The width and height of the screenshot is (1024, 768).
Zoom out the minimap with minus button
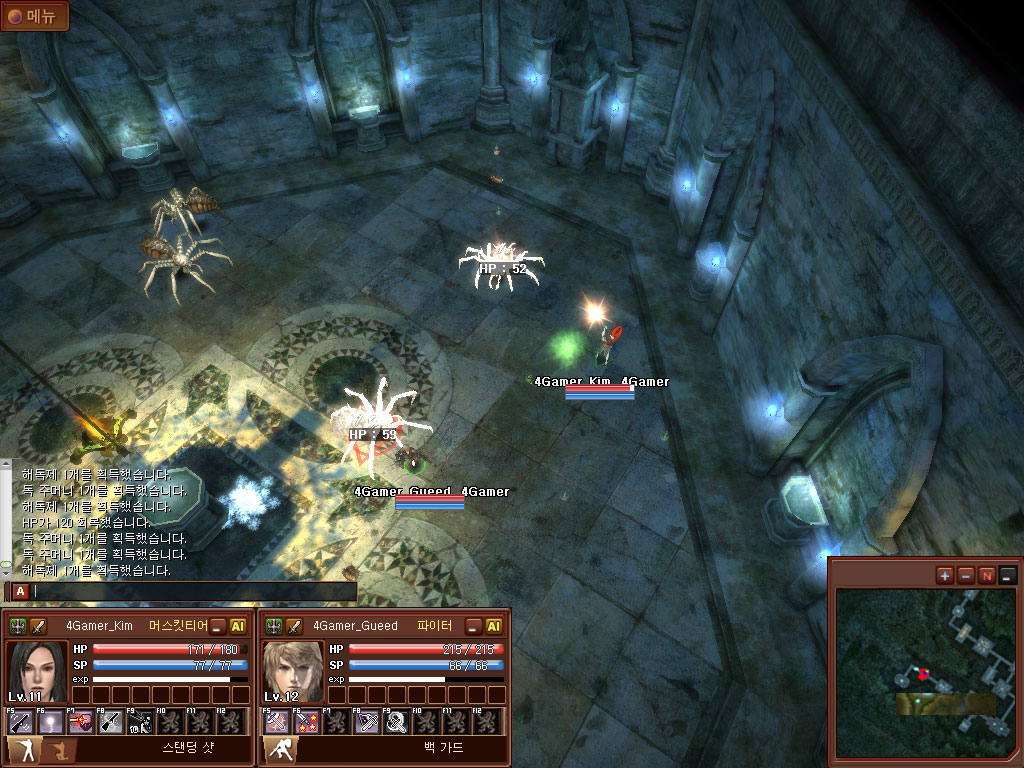coord(966,575)
